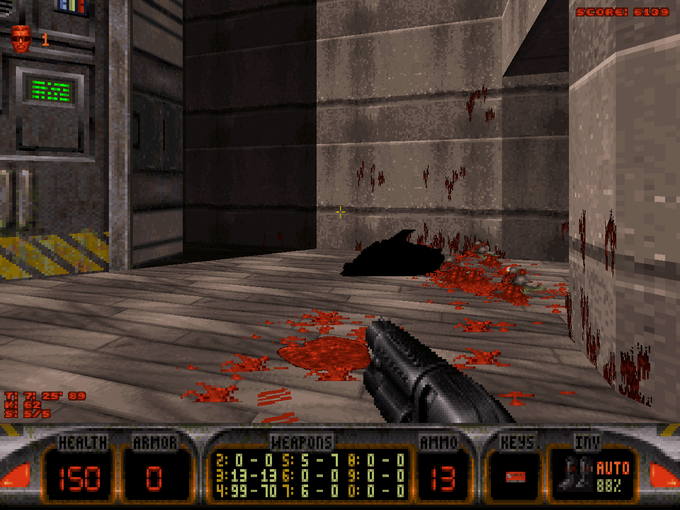The width and height of the screenshot is (680, 510).
Task: Click the red keycard in the Keys panel
Action: point(517,477)
